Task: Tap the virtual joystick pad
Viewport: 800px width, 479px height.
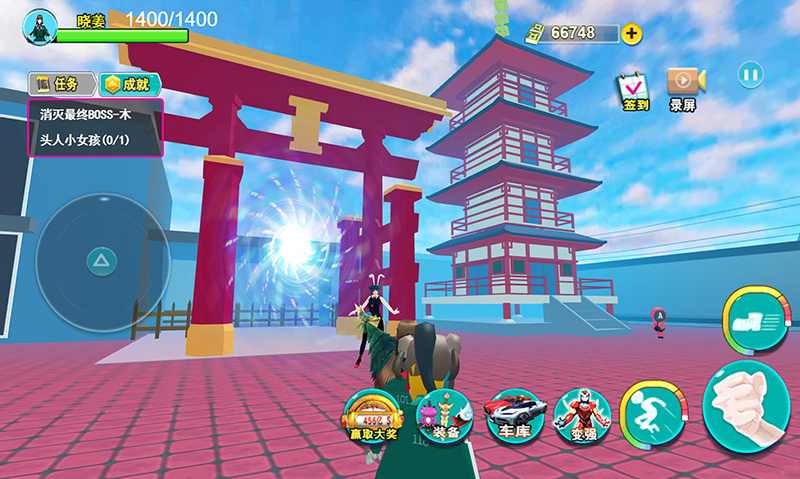Action: coord(102,262)
